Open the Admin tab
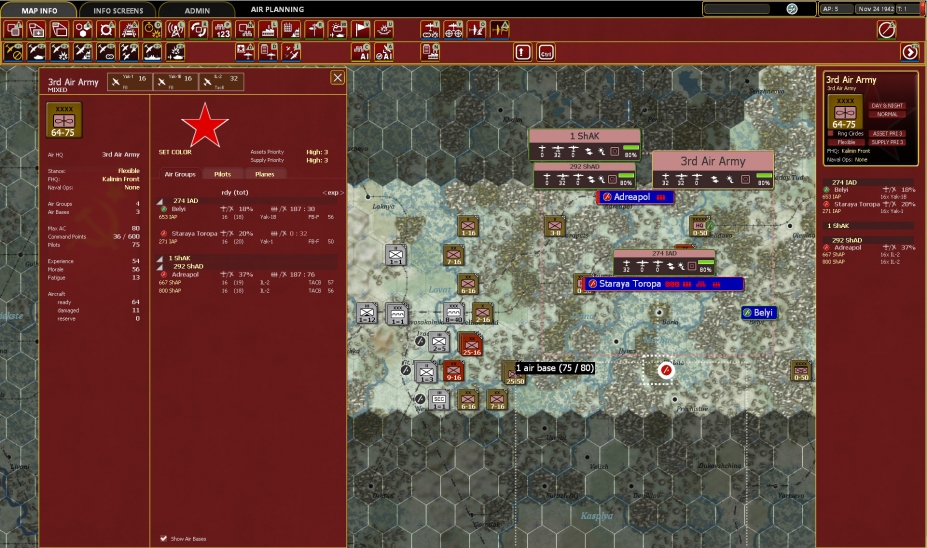The image size is (927, 548). (x=197, y=10)
